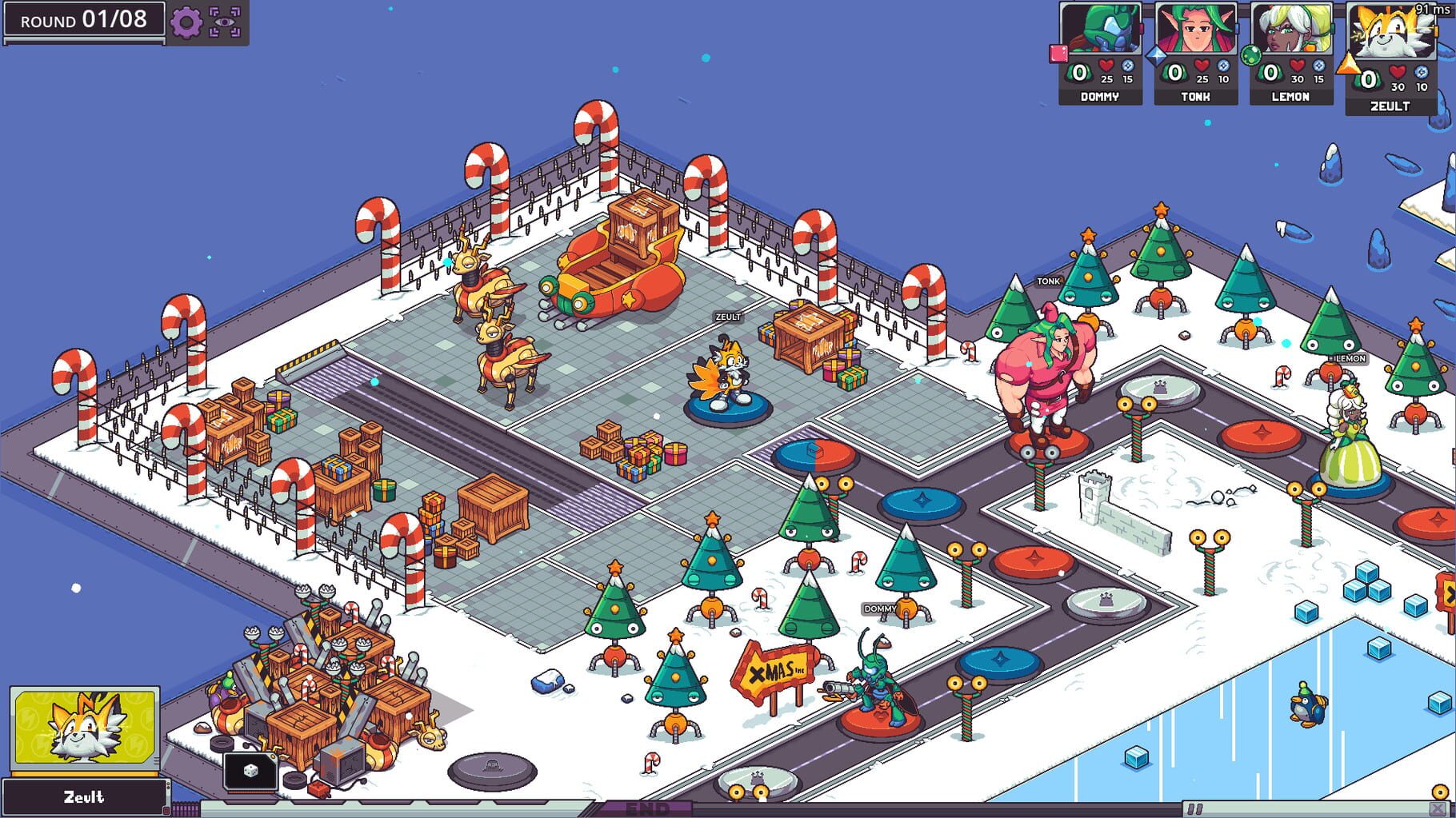Click the orange triangle icon beside Zeult's portrait
Screen dimensions: 1456x818
[x=1350, y=66]
